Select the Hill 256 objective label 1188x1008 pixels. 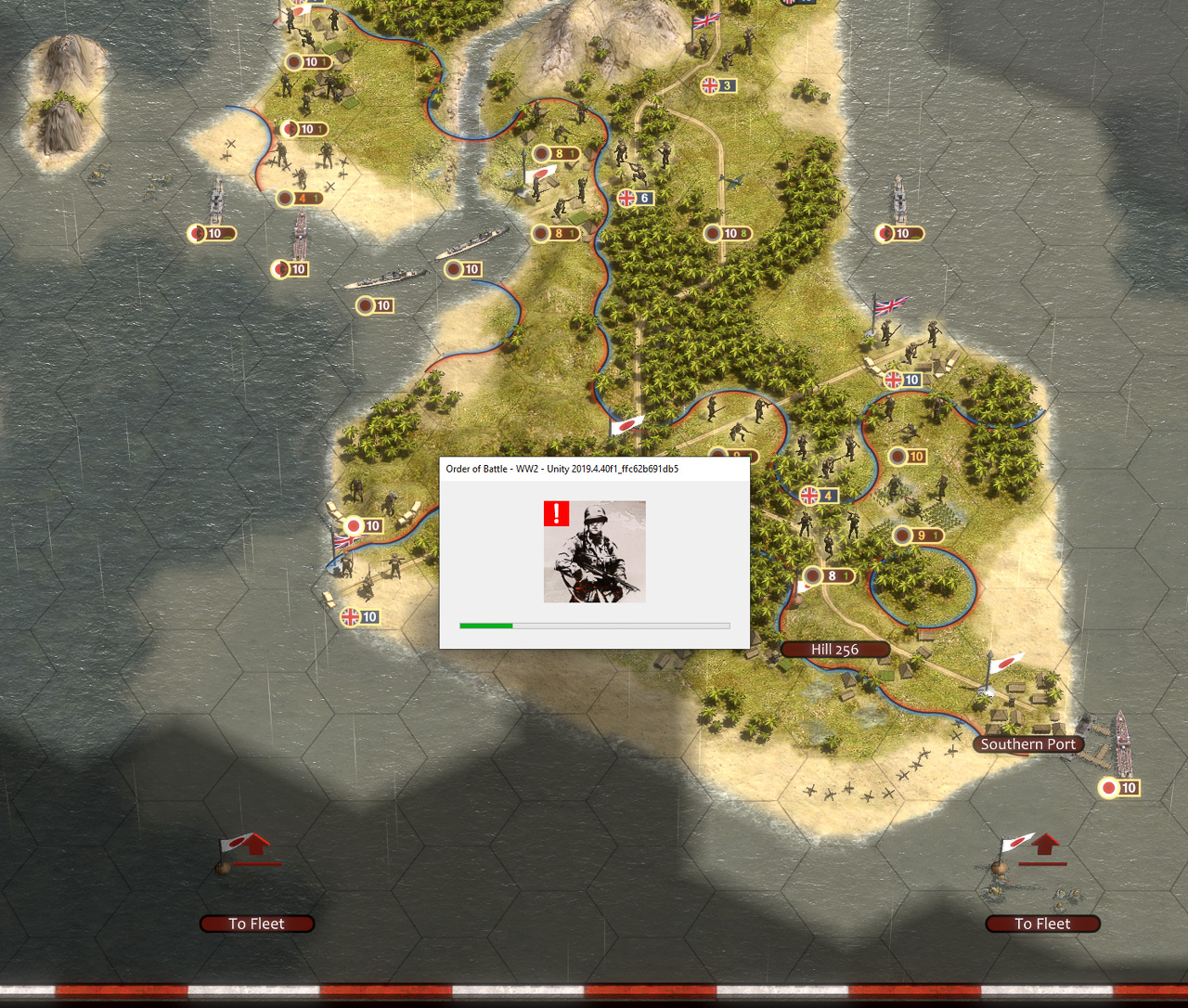tap(834, 650)
